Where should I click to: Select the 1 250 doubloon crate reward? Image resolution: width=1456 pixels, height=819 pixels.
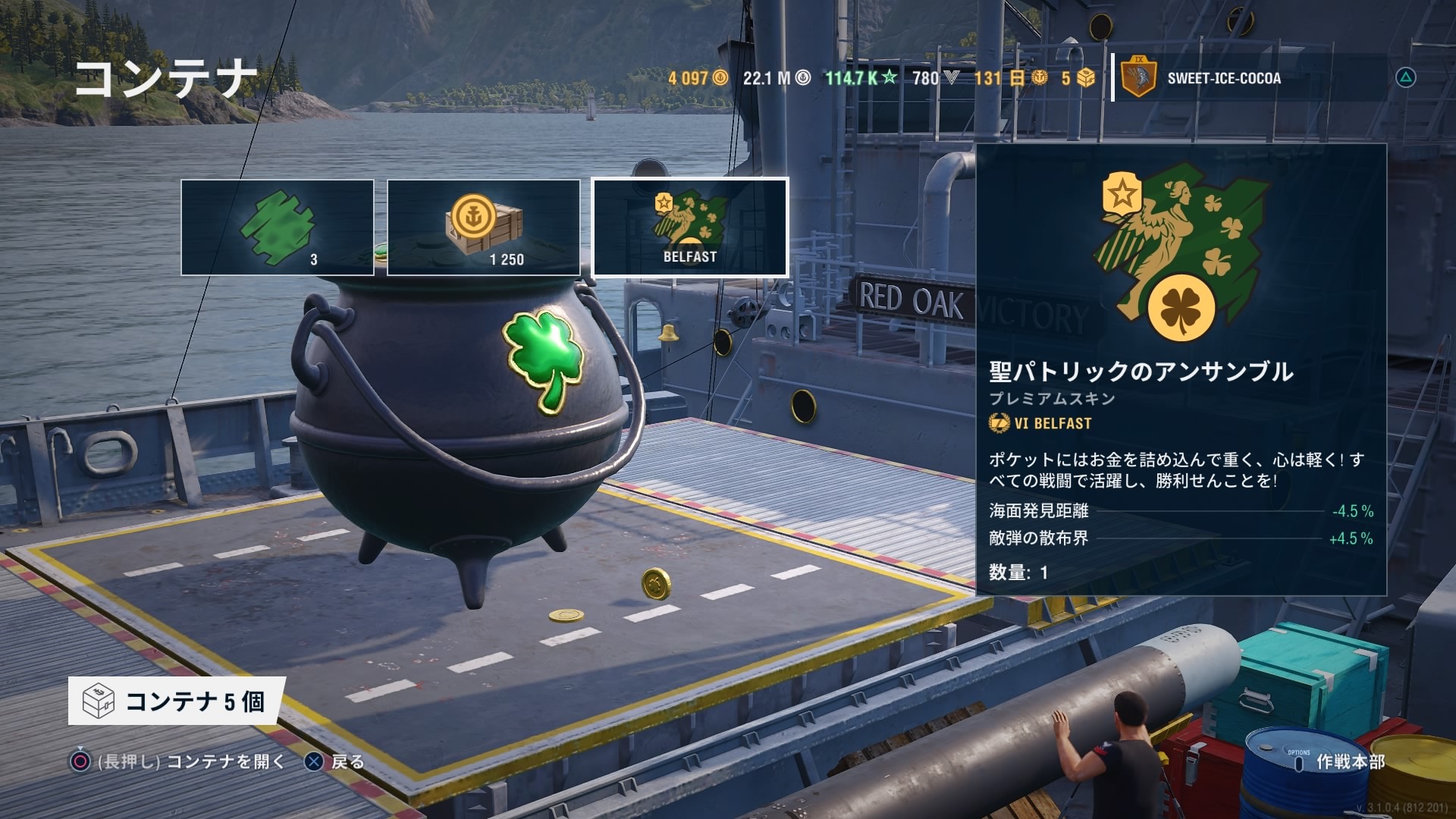coord(484,227)
